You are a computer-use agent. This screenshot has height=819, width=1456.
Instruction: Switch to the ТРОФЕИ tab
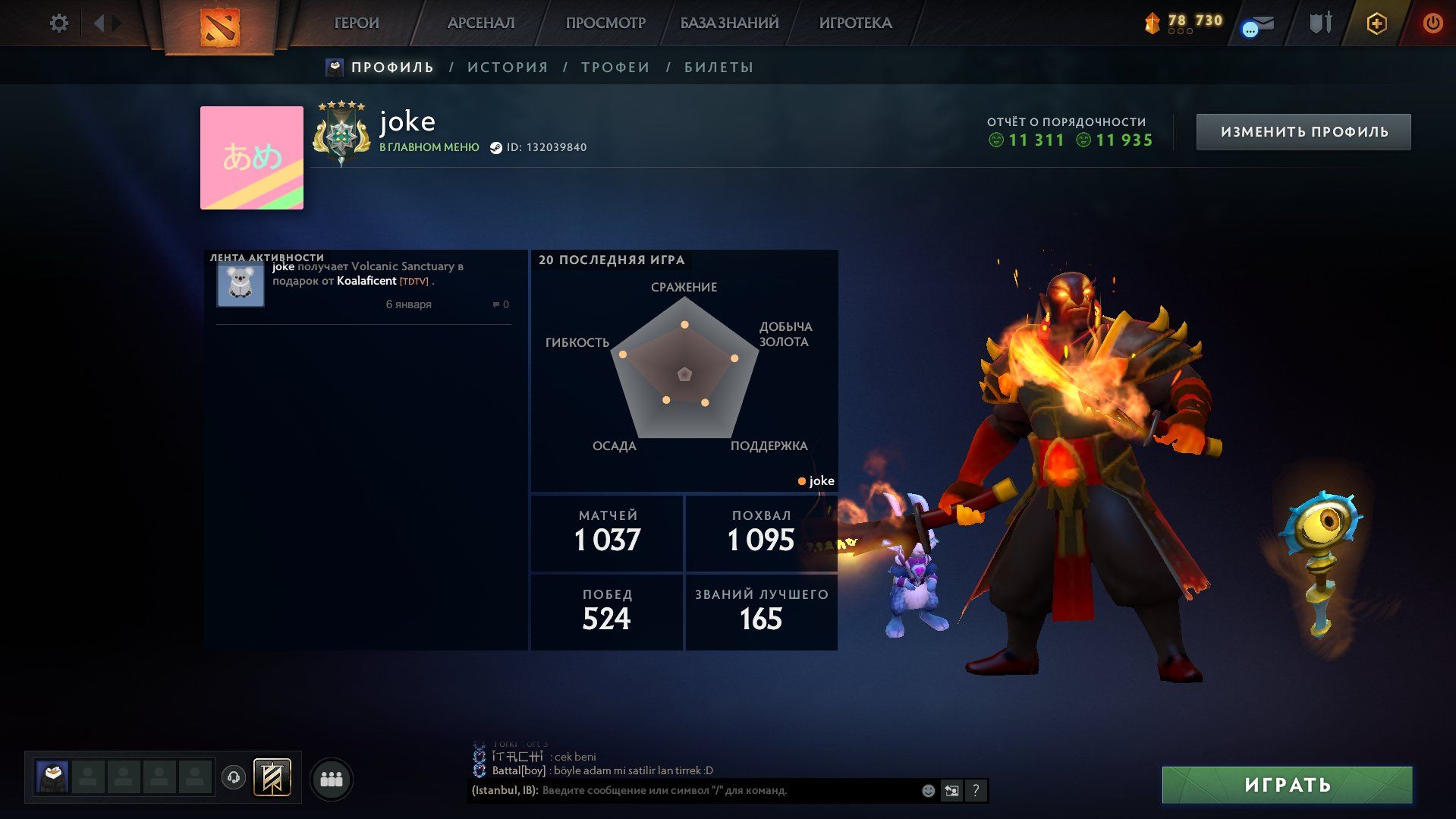pos(615,68)
